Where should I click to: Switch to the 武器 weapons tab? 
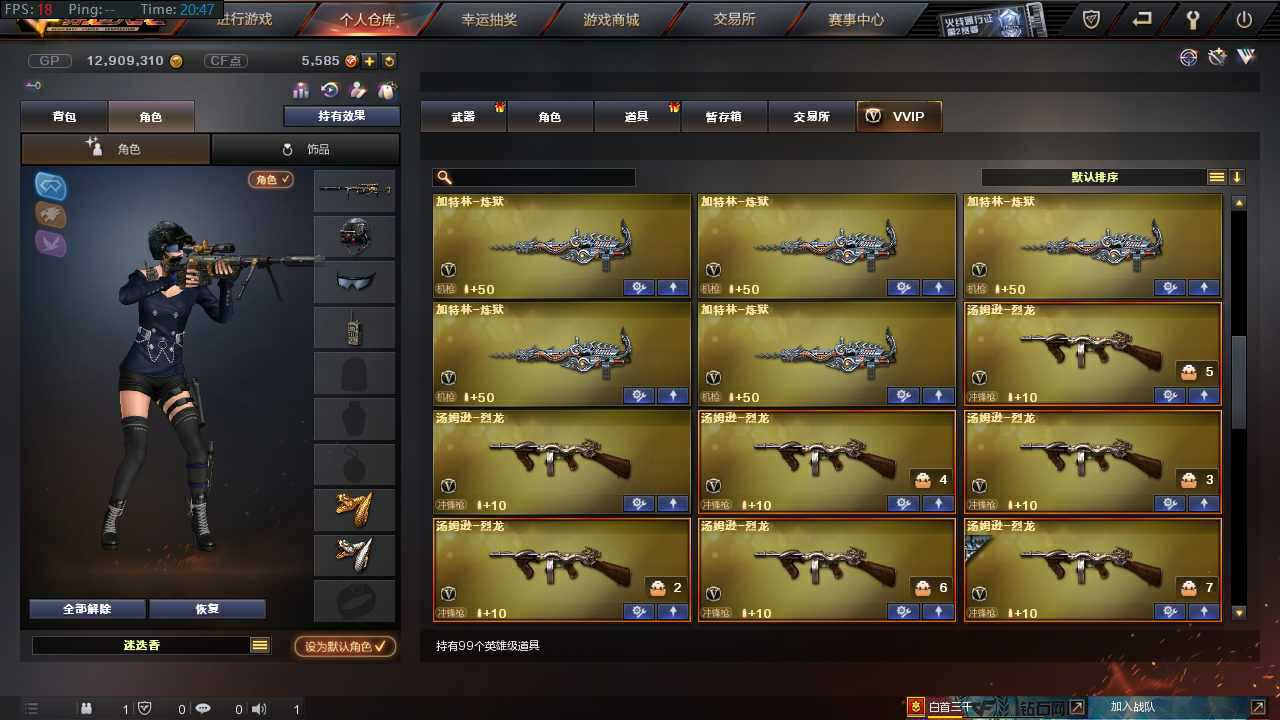point(463,116)
